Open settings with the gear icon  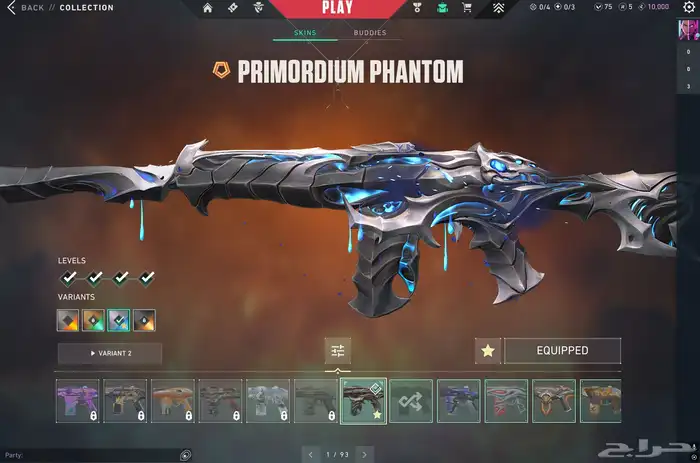[x=688, y=8]
